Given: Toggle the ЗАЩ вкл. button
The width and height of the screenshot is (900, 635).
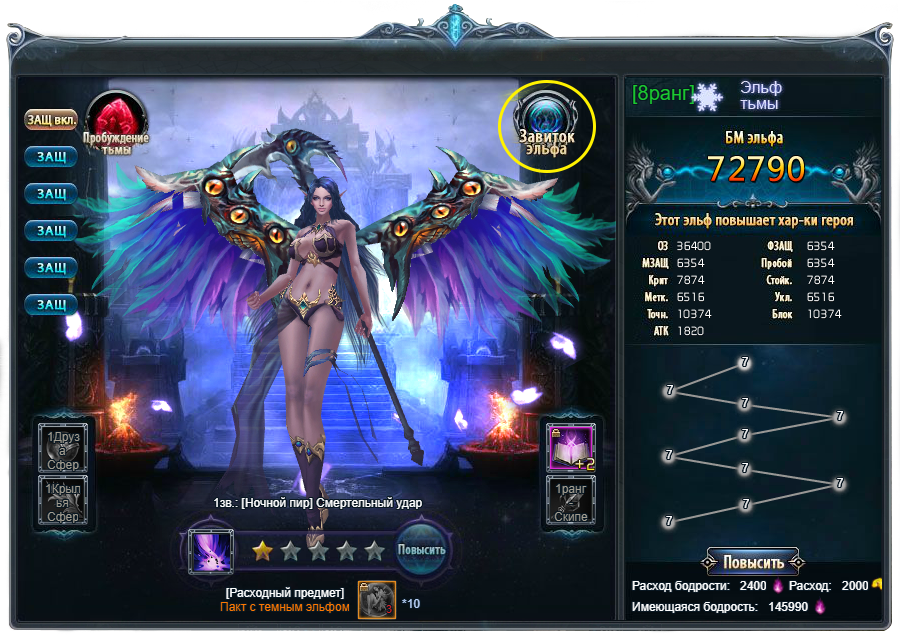Looking at the screenshot, I should click(x=51, y=120).
